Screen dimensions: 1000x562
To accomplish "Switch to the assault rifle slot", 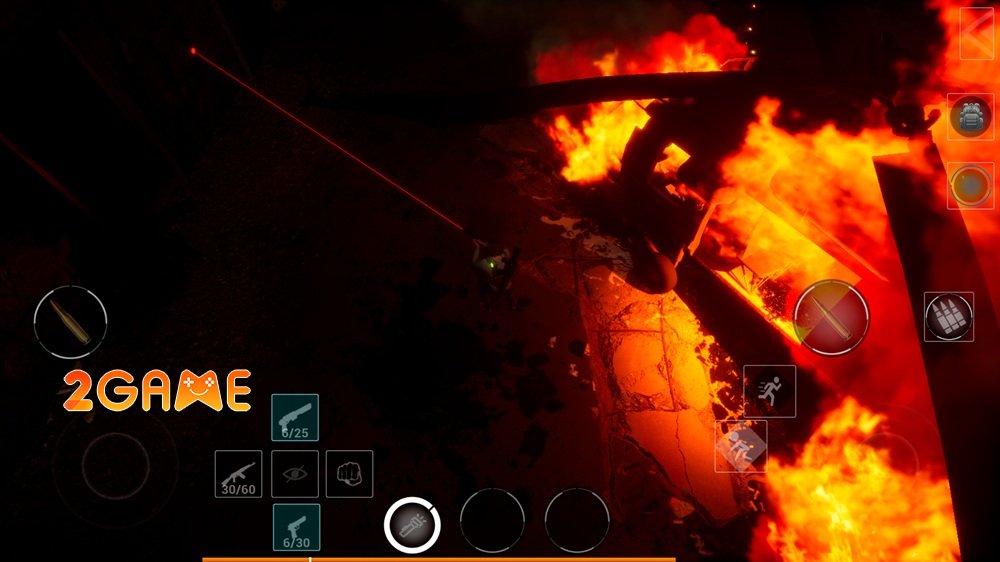I will [239, 474].
